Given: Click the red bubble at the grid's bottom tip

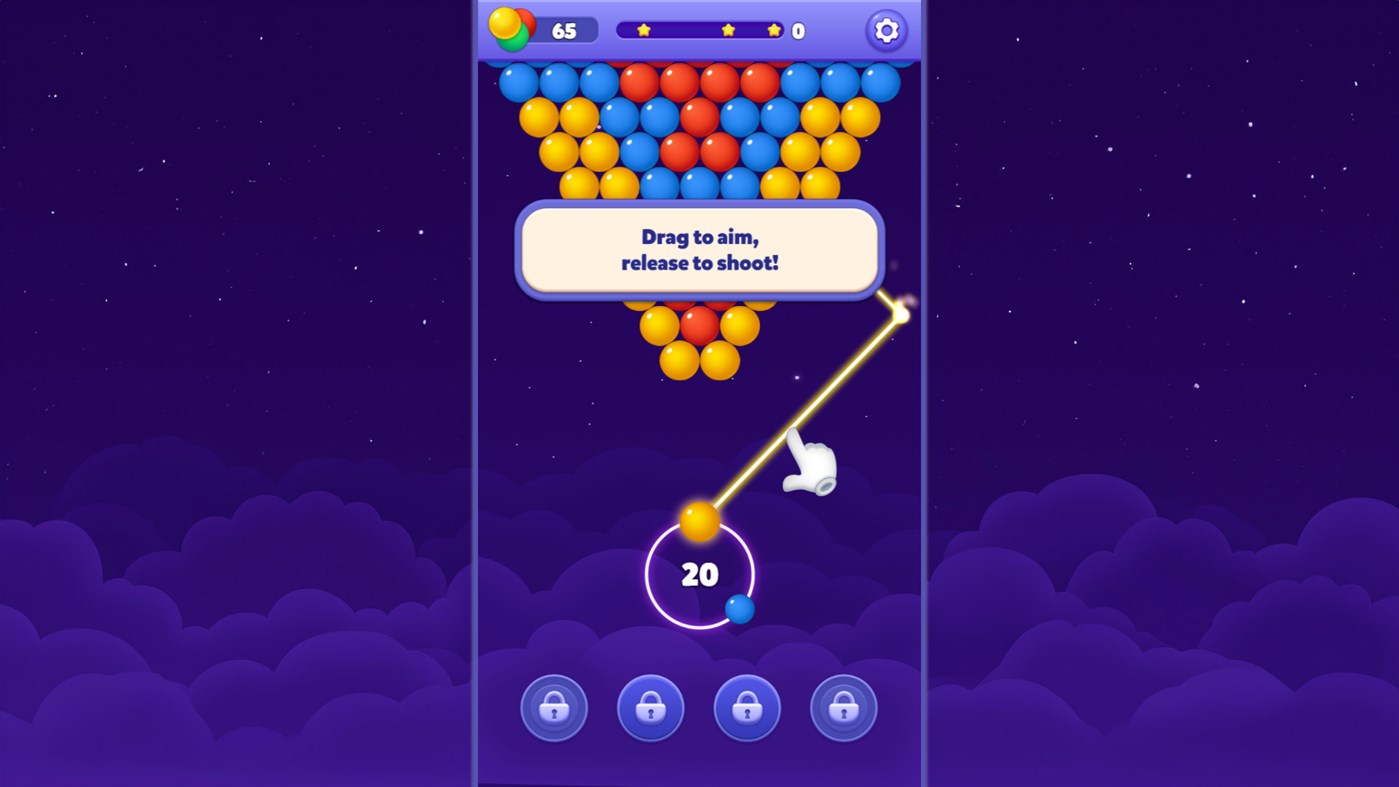Looking at the screenshot, I should (700, 327).
